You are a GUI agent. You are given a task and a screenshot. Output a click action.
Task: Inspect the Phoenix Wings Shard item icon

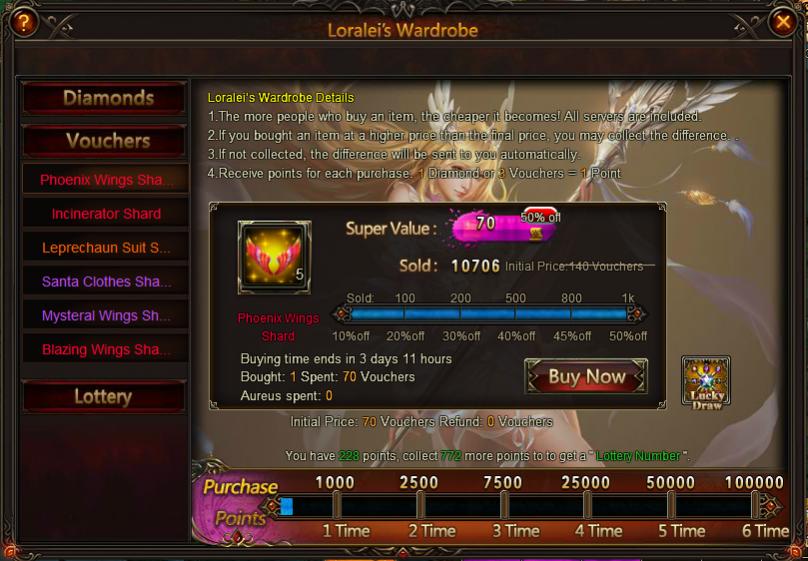click(x=273, y=258)
